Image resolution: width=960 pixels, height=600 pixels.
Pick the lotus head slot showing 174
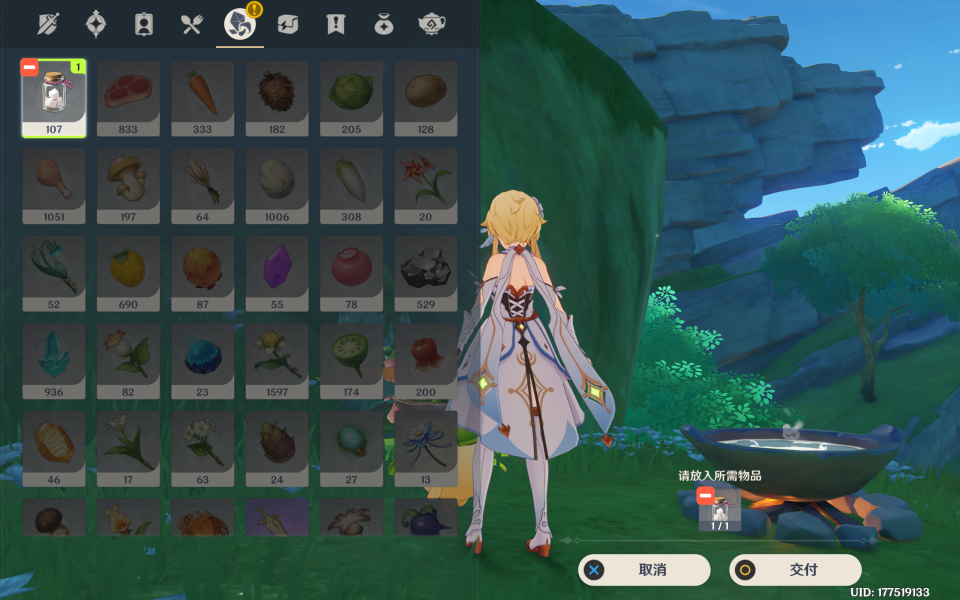pyautogui.click(x=352, y=361)
